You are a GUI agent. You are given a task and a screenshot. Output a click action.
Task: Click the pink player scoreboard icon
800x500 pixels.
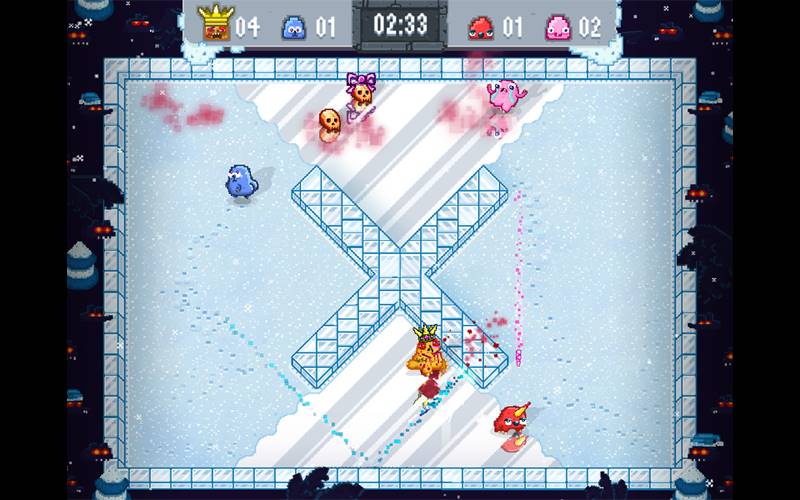[559, 26]
